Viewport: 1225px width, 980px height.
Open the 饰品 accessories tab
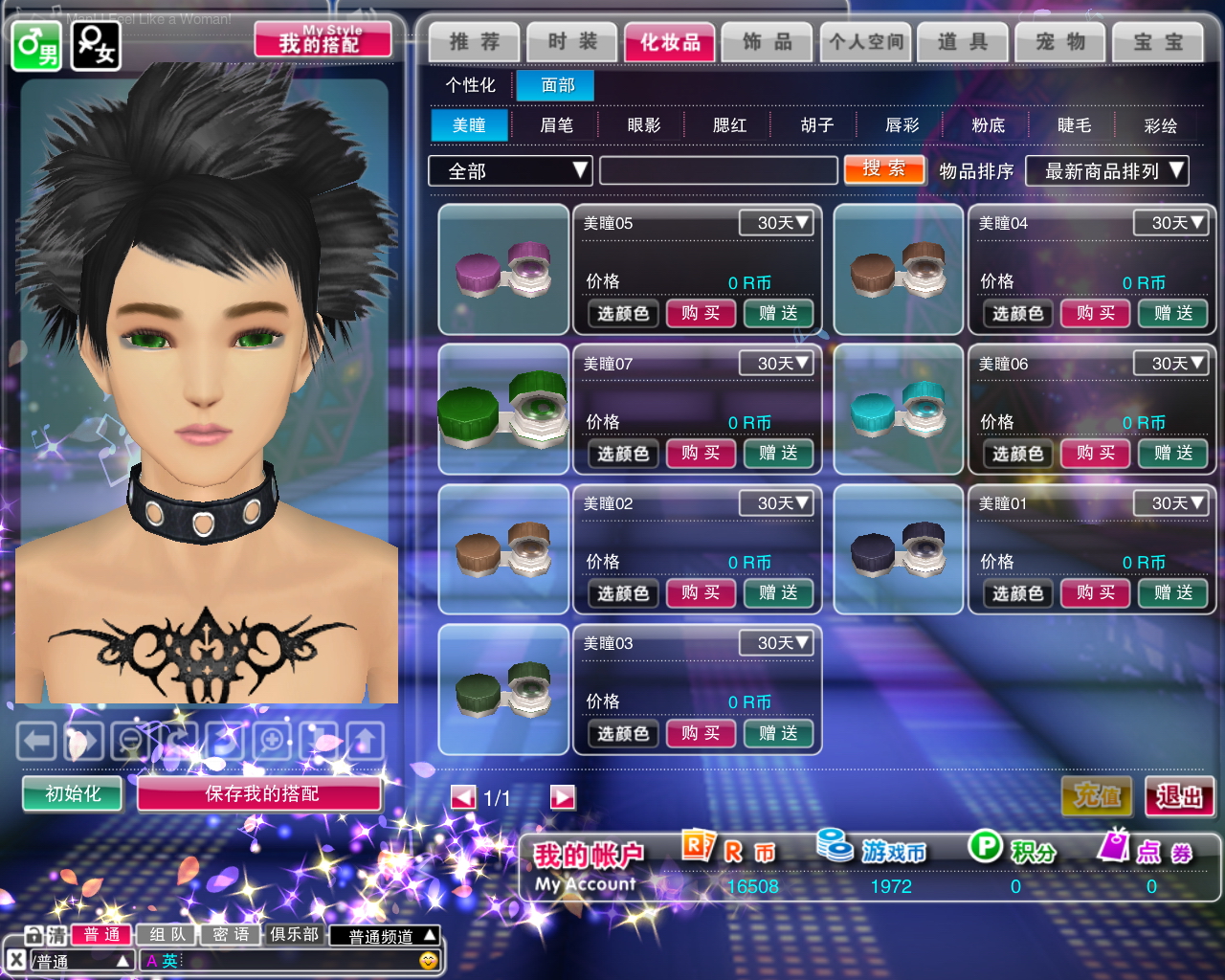[768, 42]
